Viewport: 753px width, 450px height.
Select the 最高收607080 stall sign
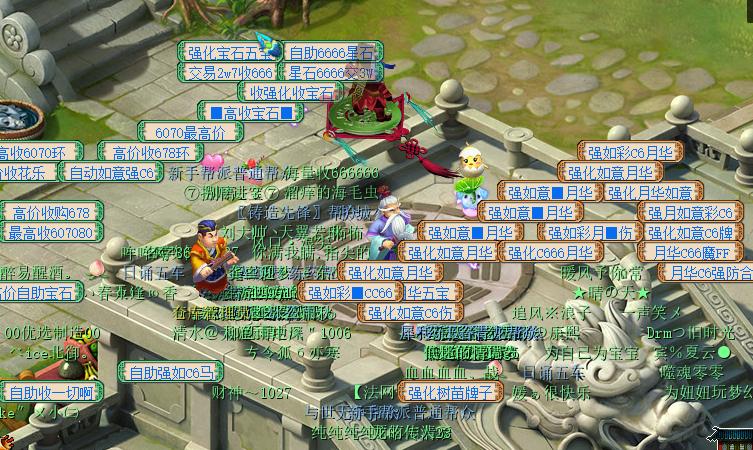[x=50, y=233]
